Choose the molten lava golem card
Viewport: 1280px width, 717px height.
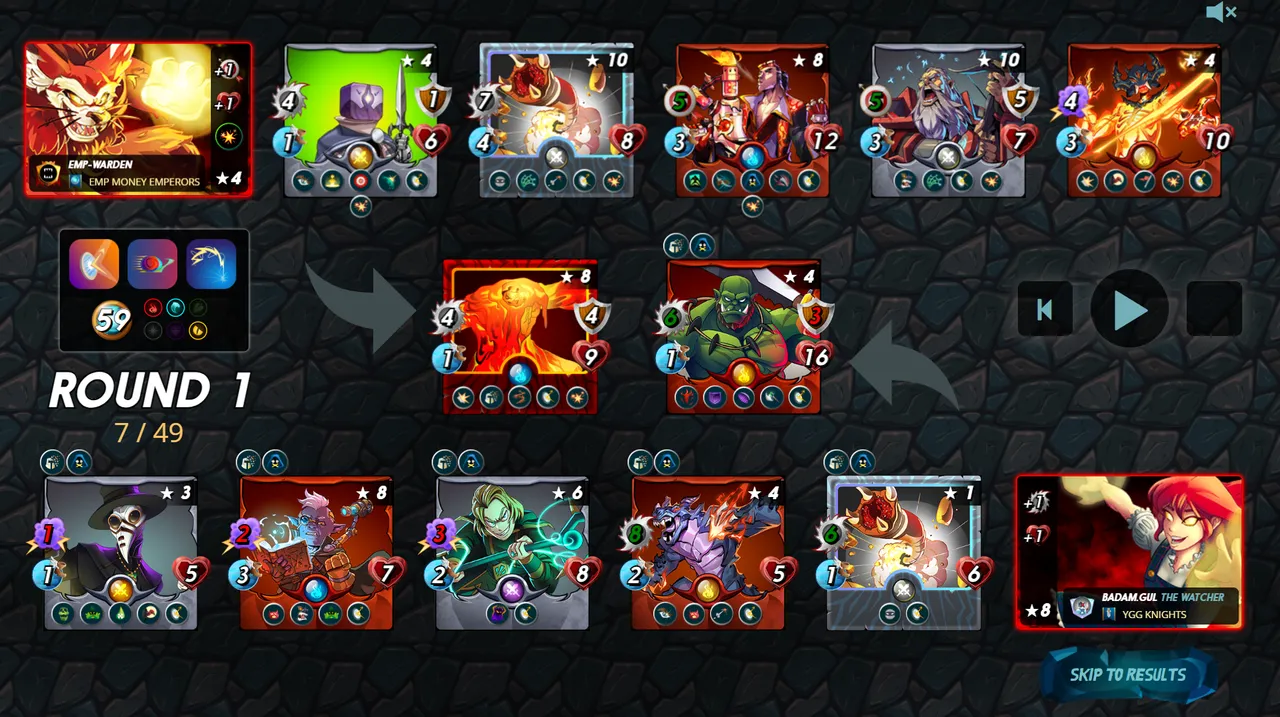click(x=519, y=335)
